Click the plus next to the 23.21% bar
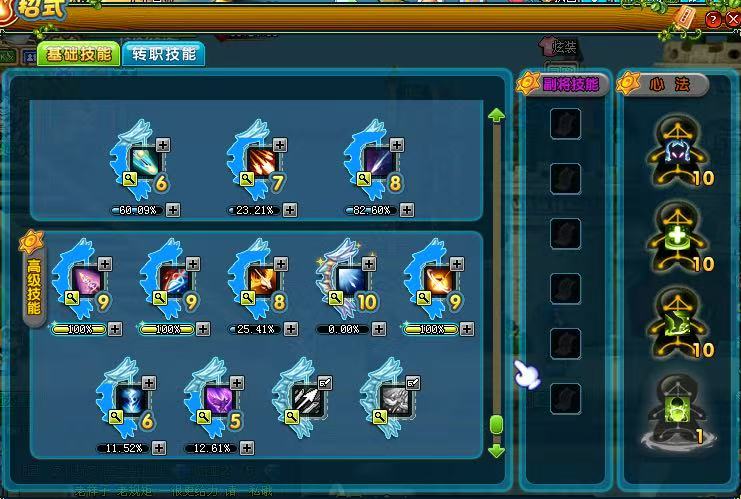This screenshot has height=499, width=741. (290, 210)
